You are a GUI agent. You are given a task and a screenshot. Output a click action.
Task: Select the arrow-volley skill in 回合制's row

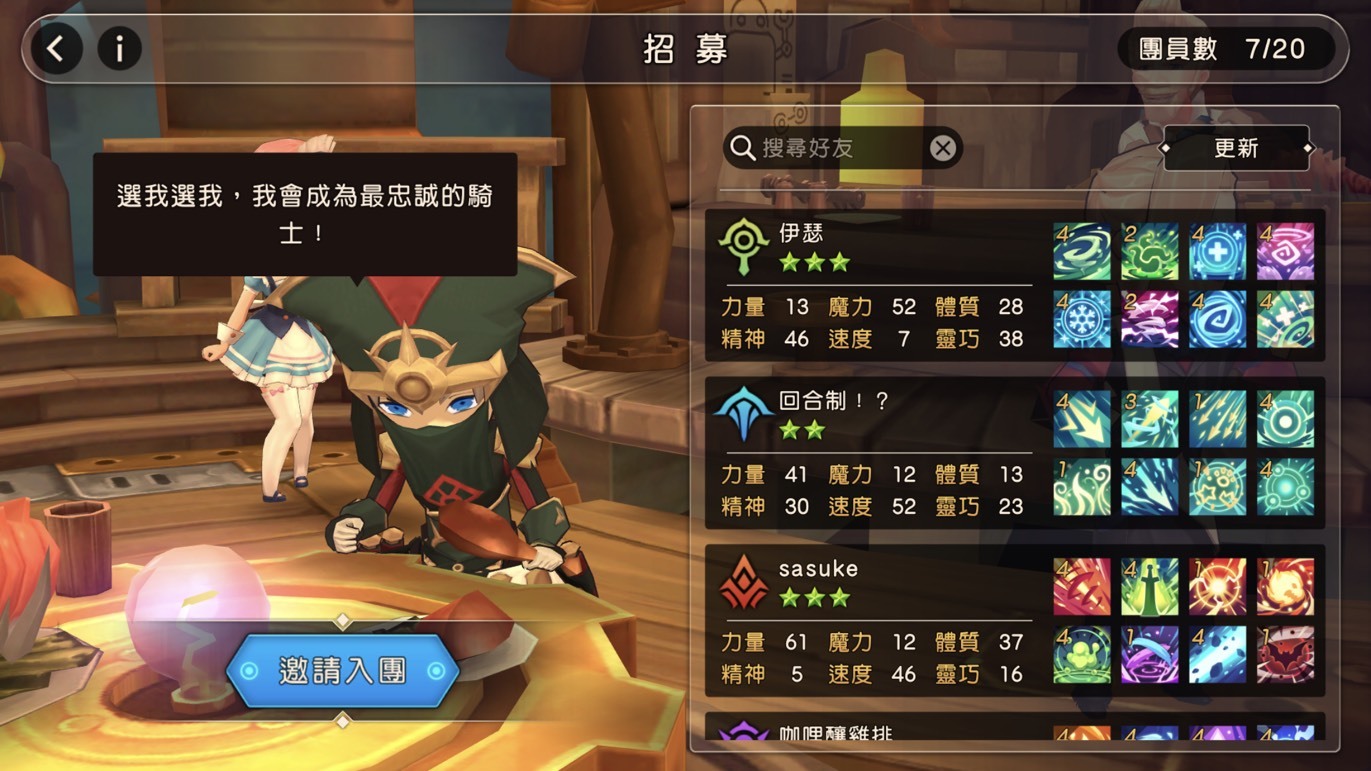pos(1217,418)
